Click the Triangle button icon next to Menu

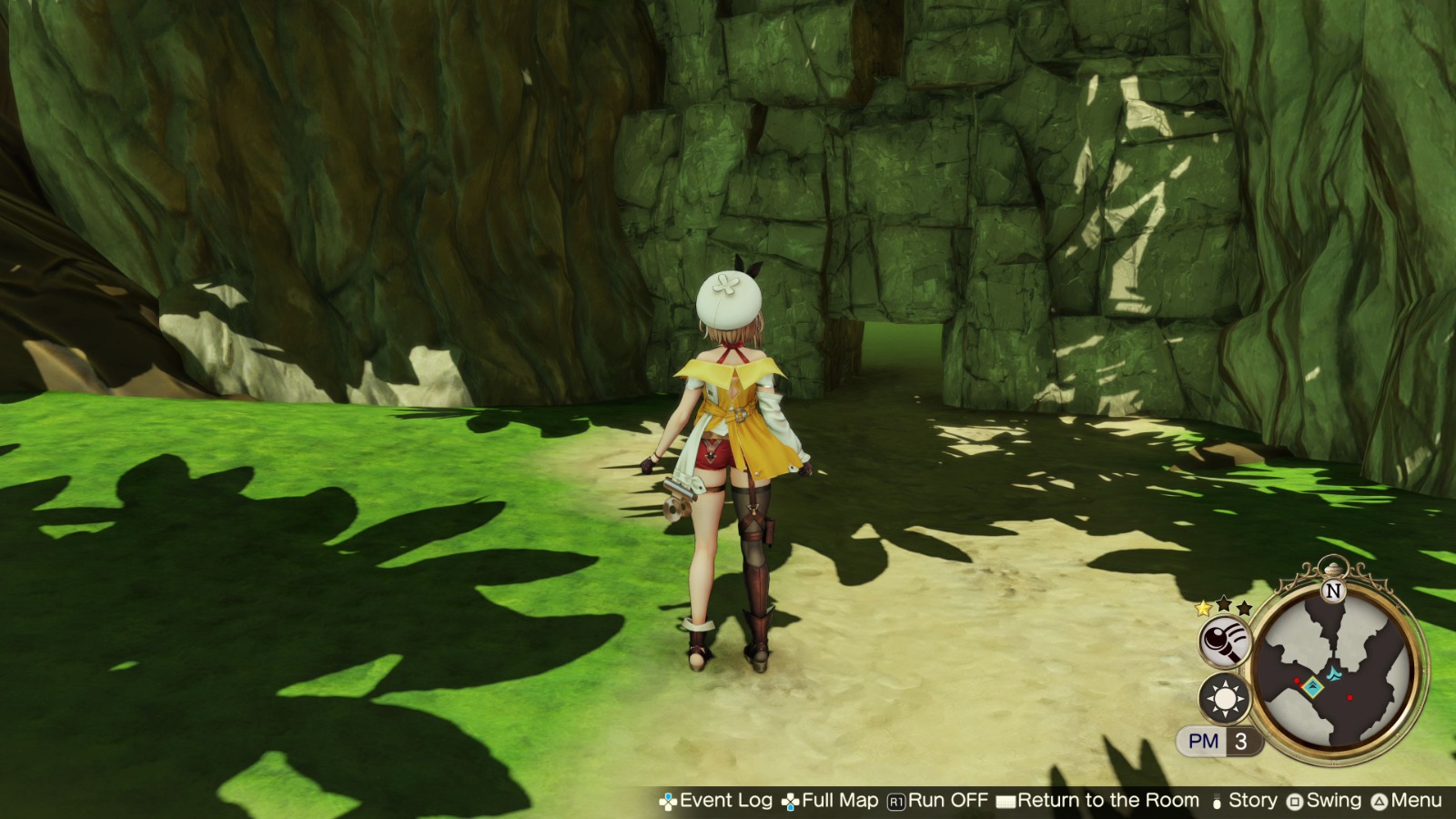click(1380, 802)
